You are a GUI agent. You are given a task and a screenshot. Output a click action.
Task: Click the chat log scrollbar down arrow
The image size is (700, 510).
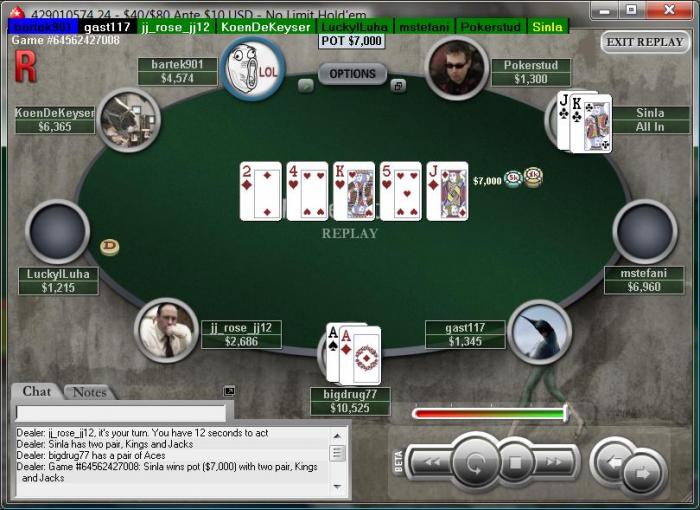[x=338, y=484]
